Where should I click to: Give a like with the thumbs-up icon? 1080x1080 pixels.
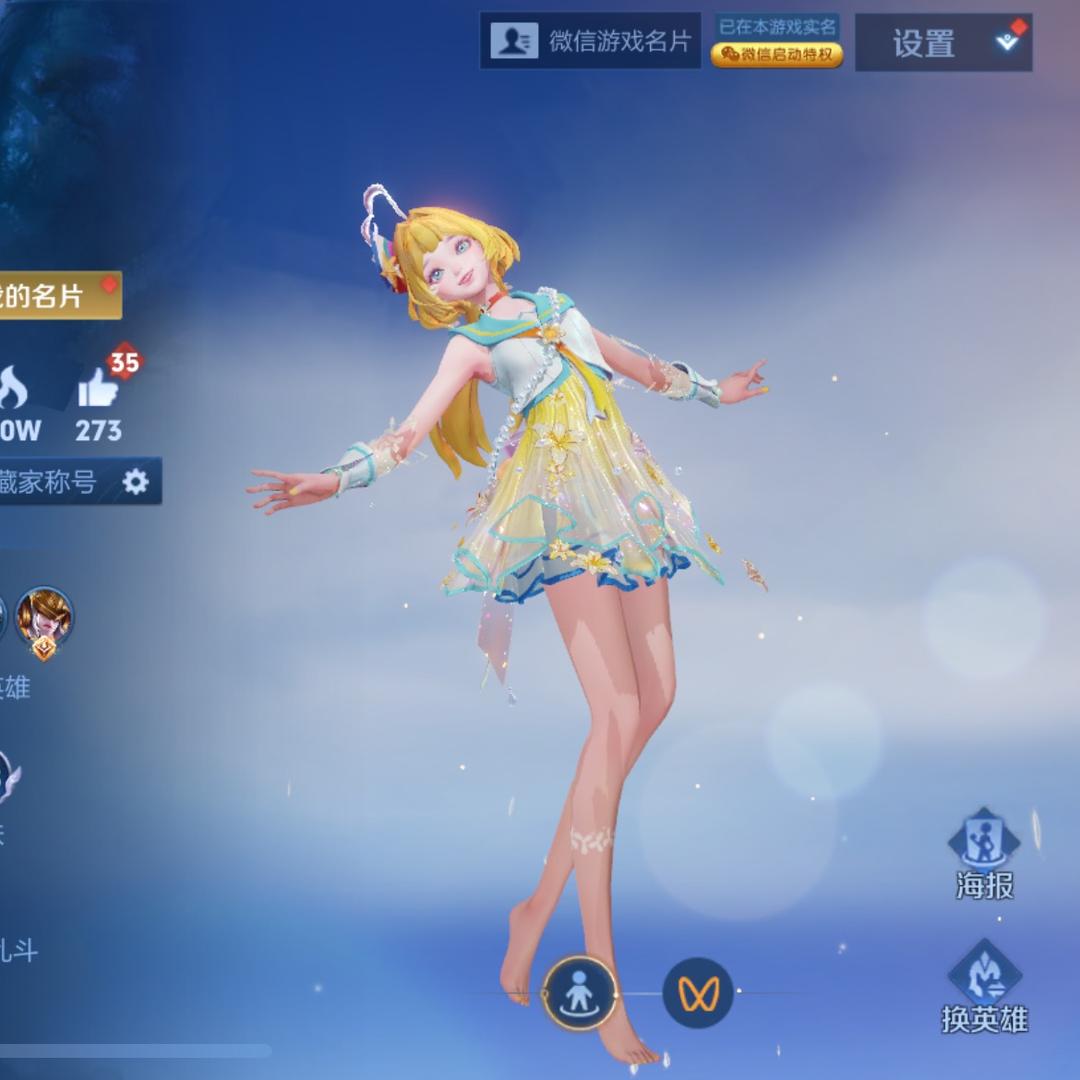pyautogui.click(x=99, y=388)
